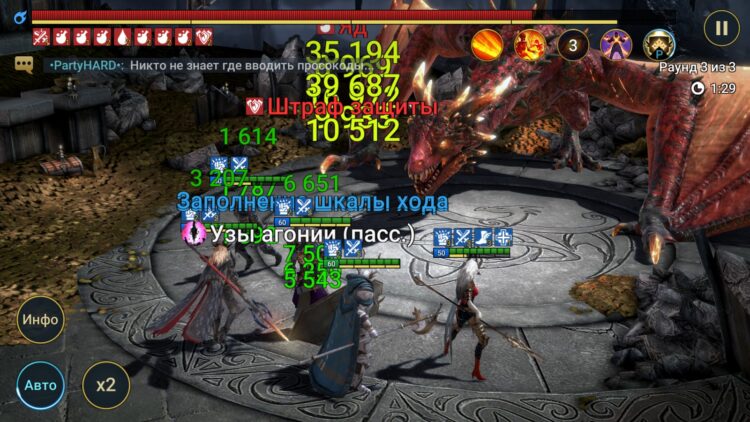The height and width of the screenshot is (422, 750).
Task: Select the boss skill with cooldown 3
Action: [x=573, y=44]
